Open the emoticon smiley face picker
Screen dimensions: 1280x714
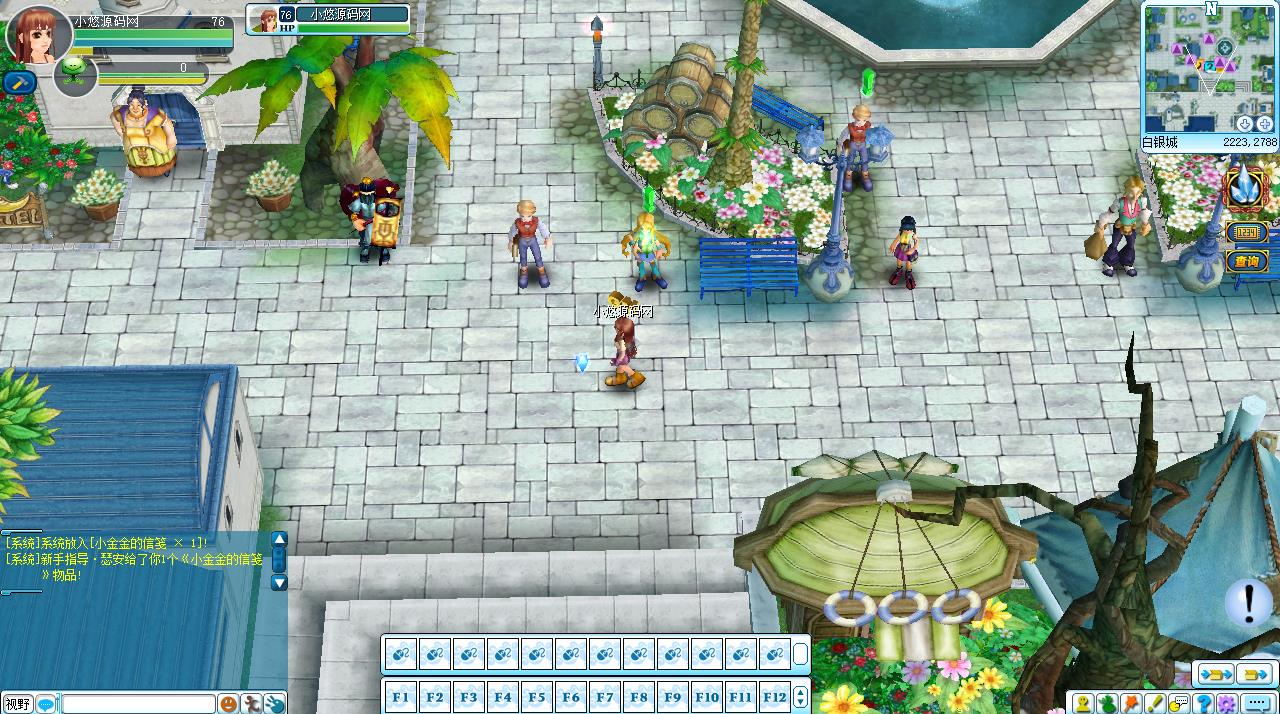229,704
